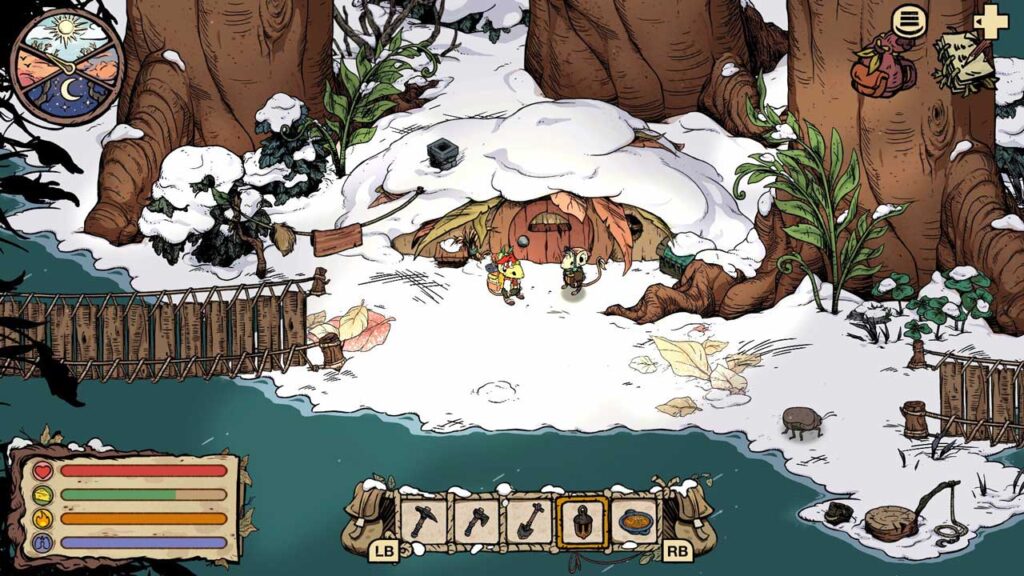Open the journal notebook icon
The image size is (1024, 576).
coord(963,64)
